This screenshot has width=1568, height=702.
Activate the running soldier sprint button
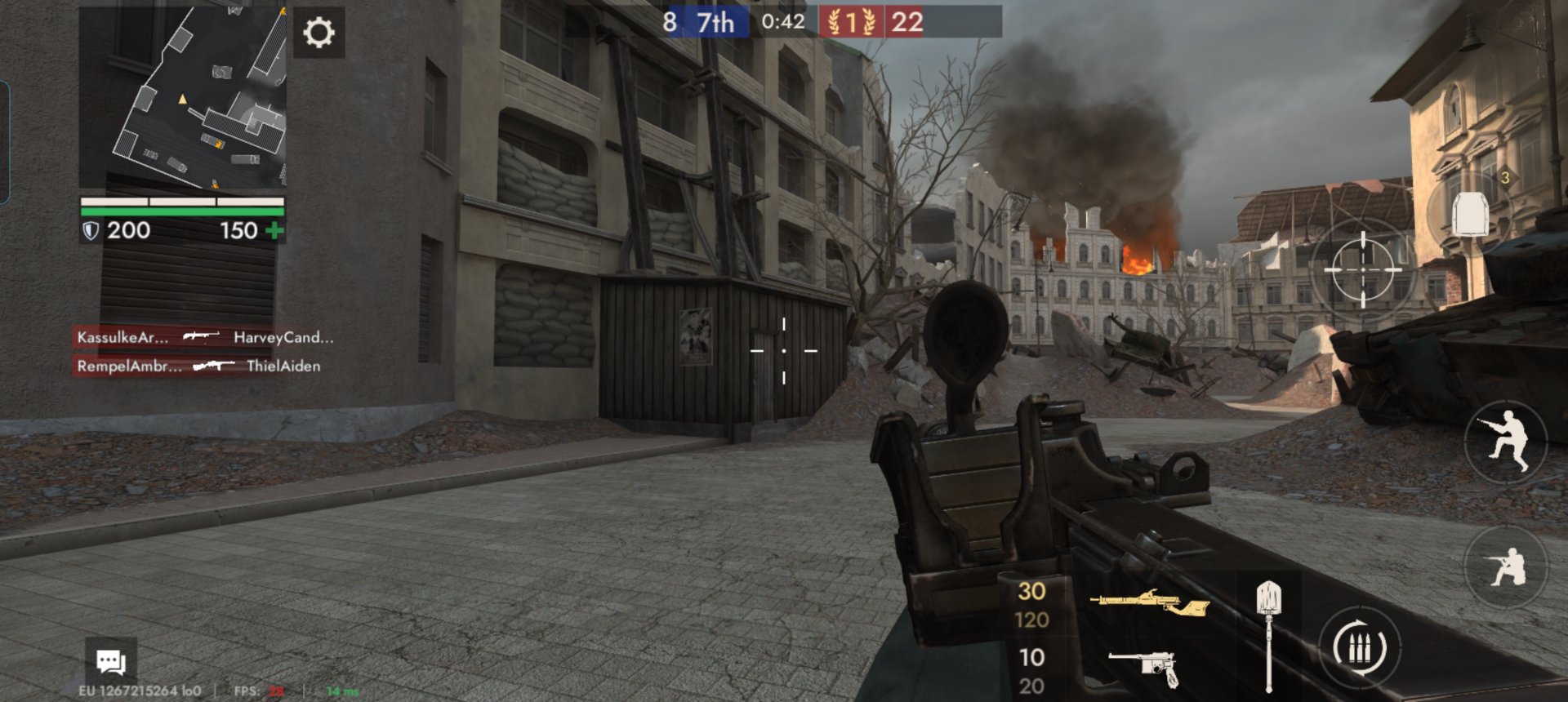click(1506, 443)
